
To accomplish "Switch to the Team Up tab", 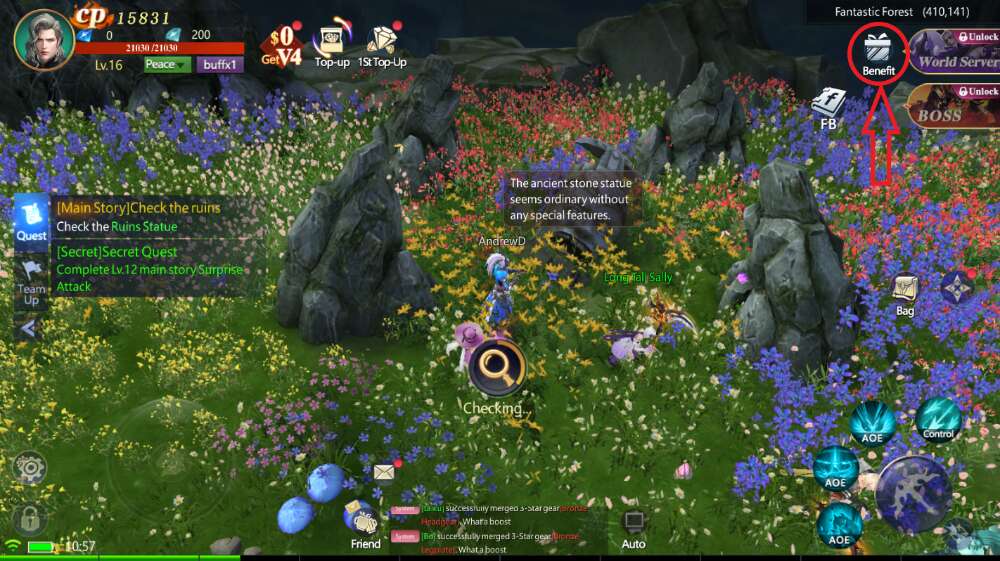I will point(31,282).
